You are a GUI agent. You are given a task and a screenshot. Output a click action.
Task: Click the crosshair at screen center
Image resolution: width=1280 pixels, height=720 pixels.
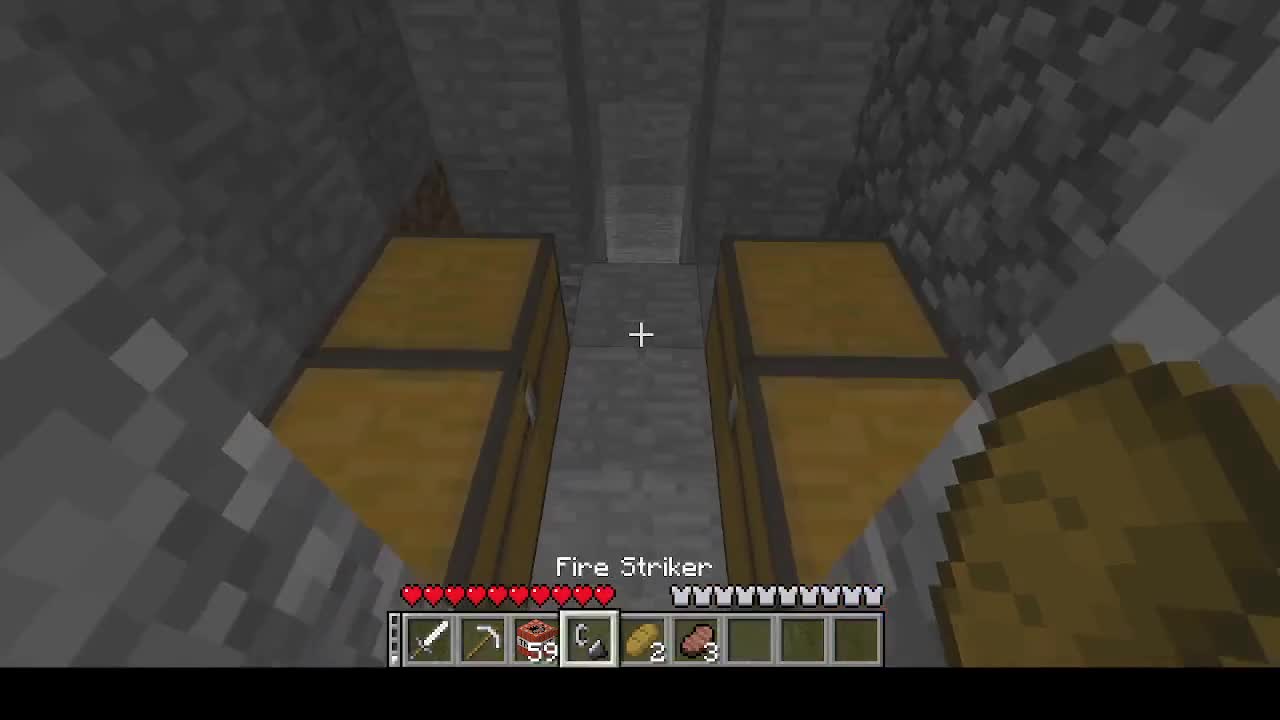click(x=640, y=334)
